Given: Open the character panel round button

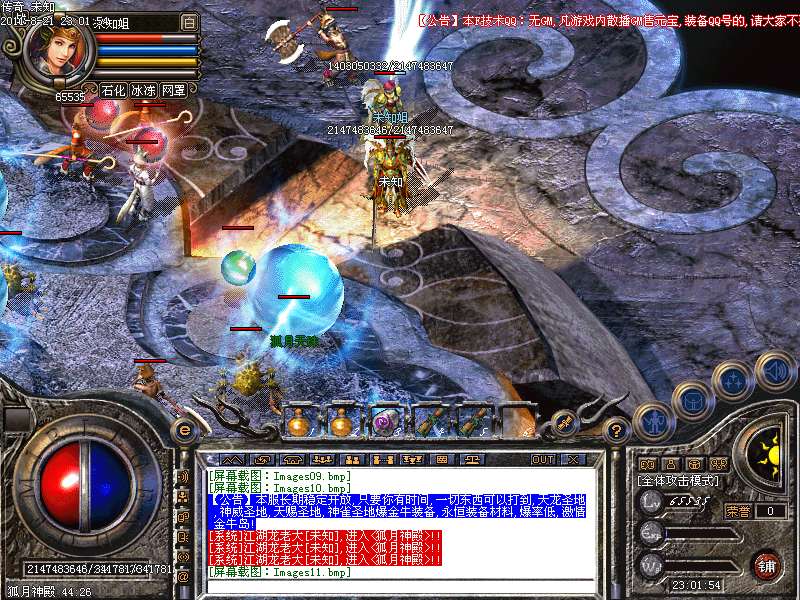Looking at the screenshot, I should coord(653,421).
